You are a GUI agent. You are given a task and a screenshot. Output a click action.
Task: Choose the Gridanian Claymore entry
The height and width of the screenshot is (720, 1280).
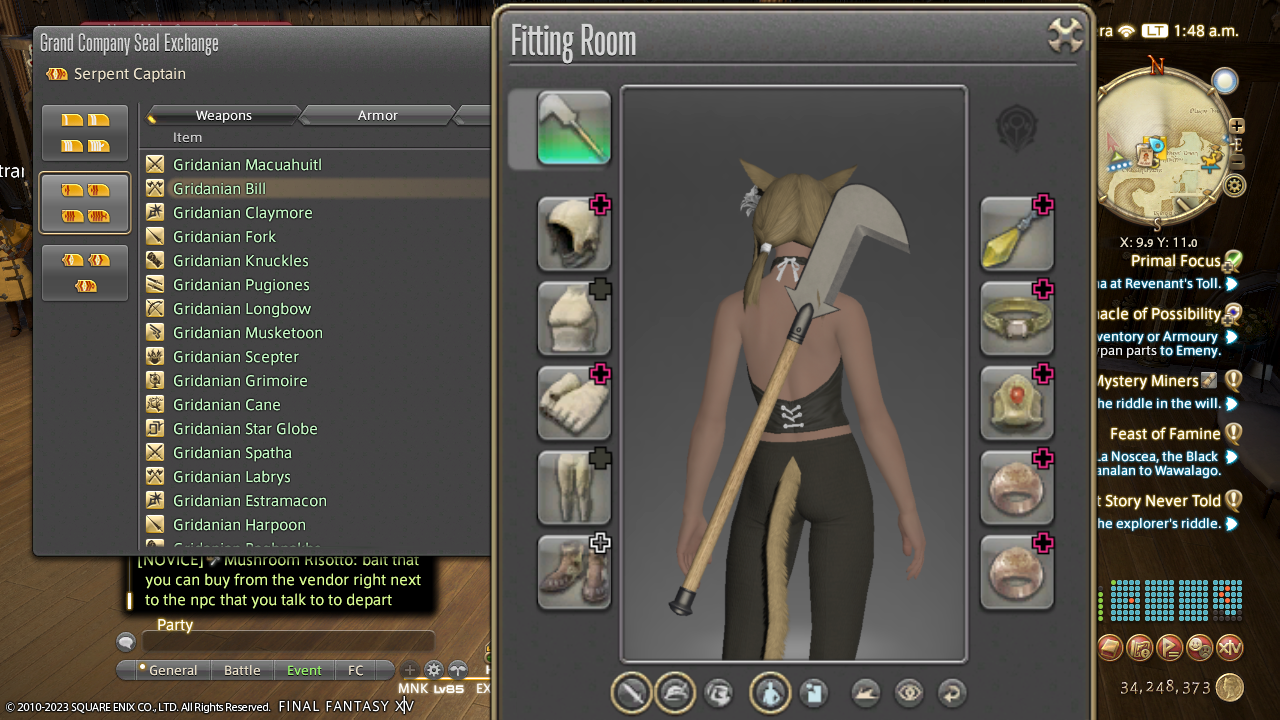tap(242, 213)
